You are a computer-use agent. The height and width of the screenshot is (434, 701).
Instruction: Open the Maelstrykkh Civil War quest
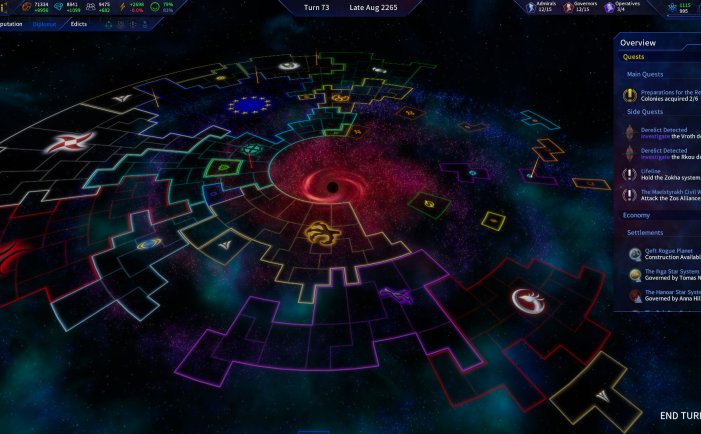(660, 196)
